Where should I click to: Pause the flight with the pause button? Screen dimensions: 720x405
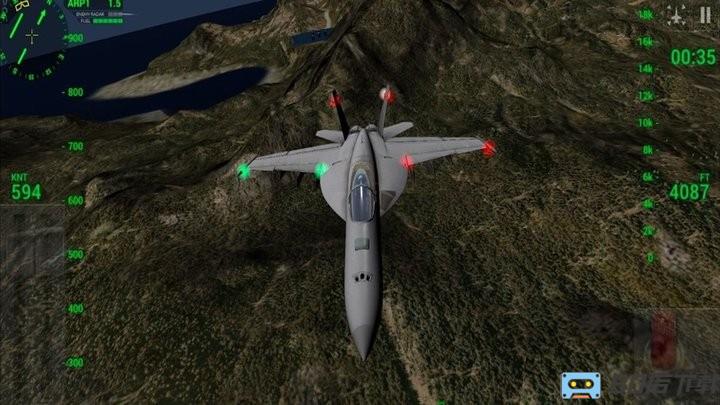[x=705, y=16]
